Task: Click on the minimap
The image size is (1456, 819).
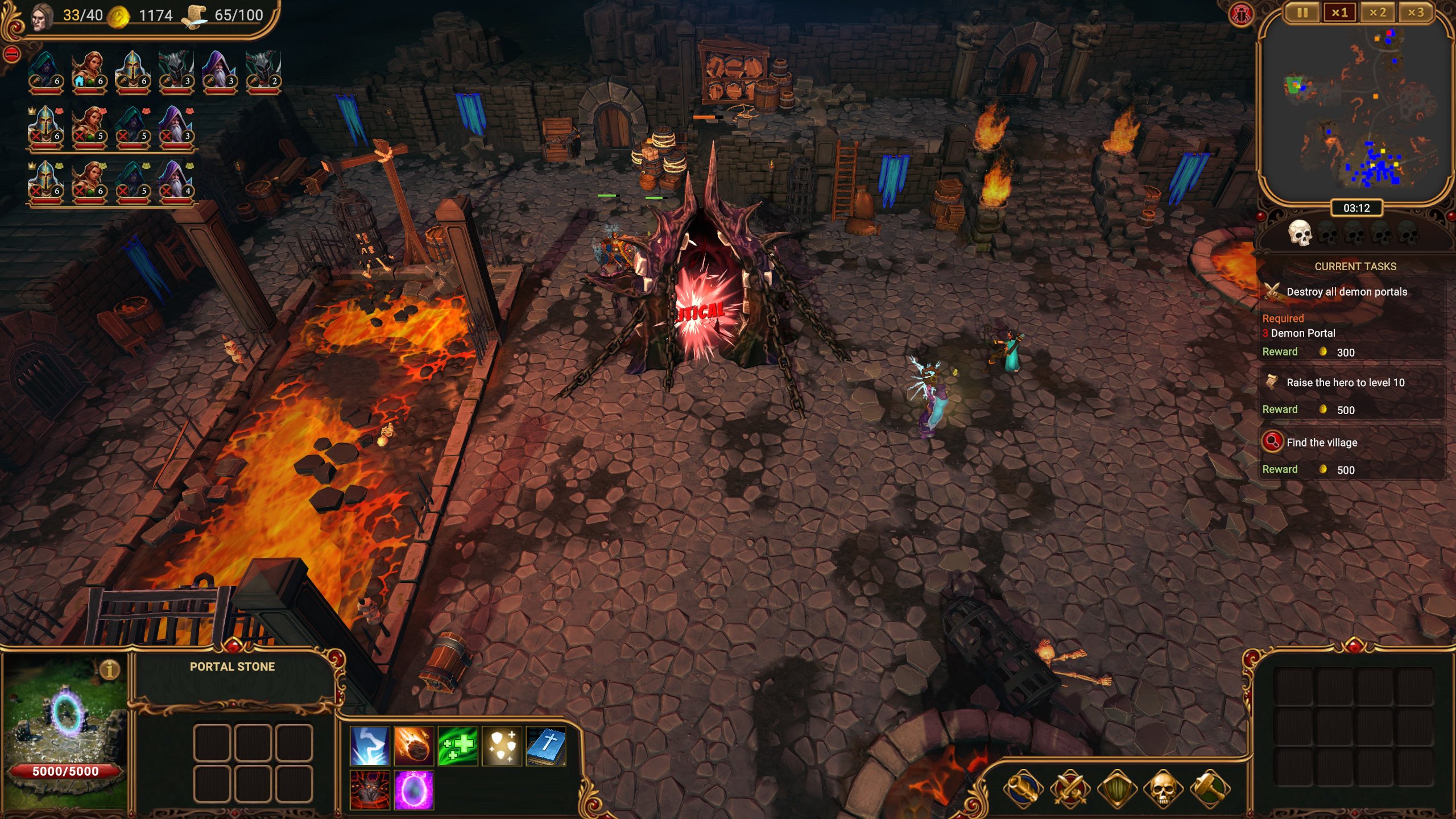Action: pos(1356,108)
